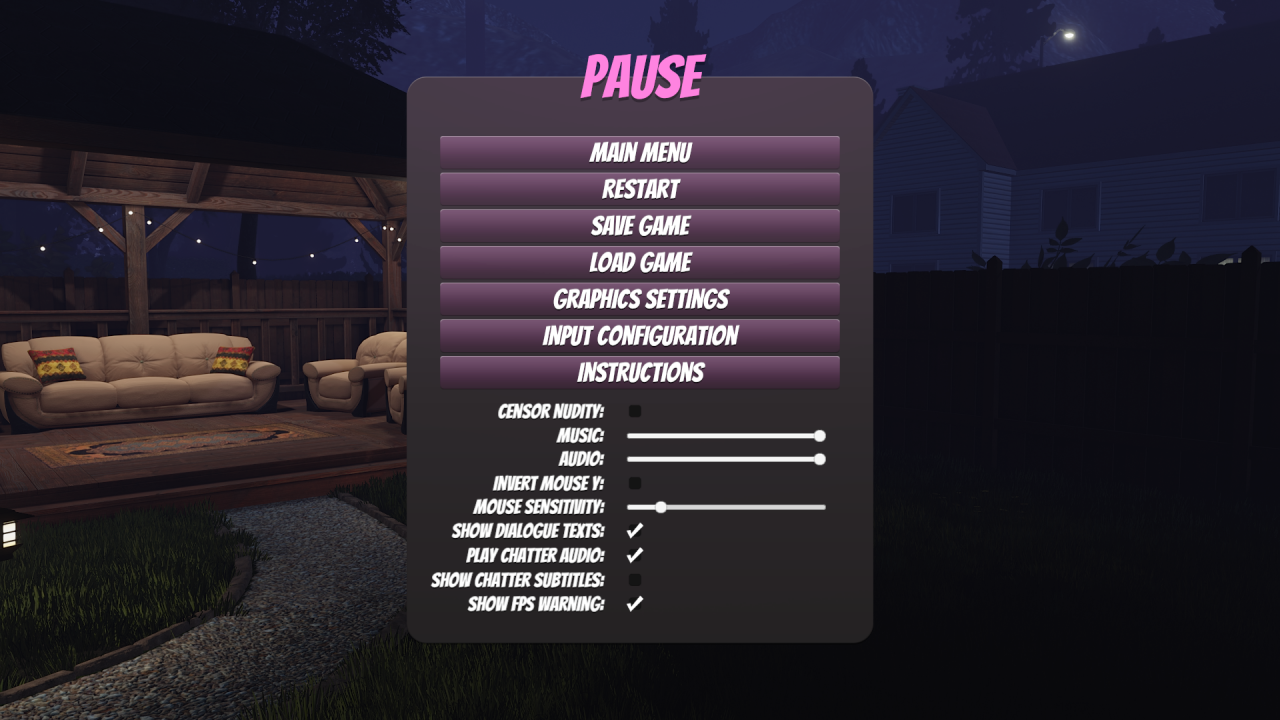1280x720 pixels.
Task: Show the Instructions page
Action: (640, 373)
